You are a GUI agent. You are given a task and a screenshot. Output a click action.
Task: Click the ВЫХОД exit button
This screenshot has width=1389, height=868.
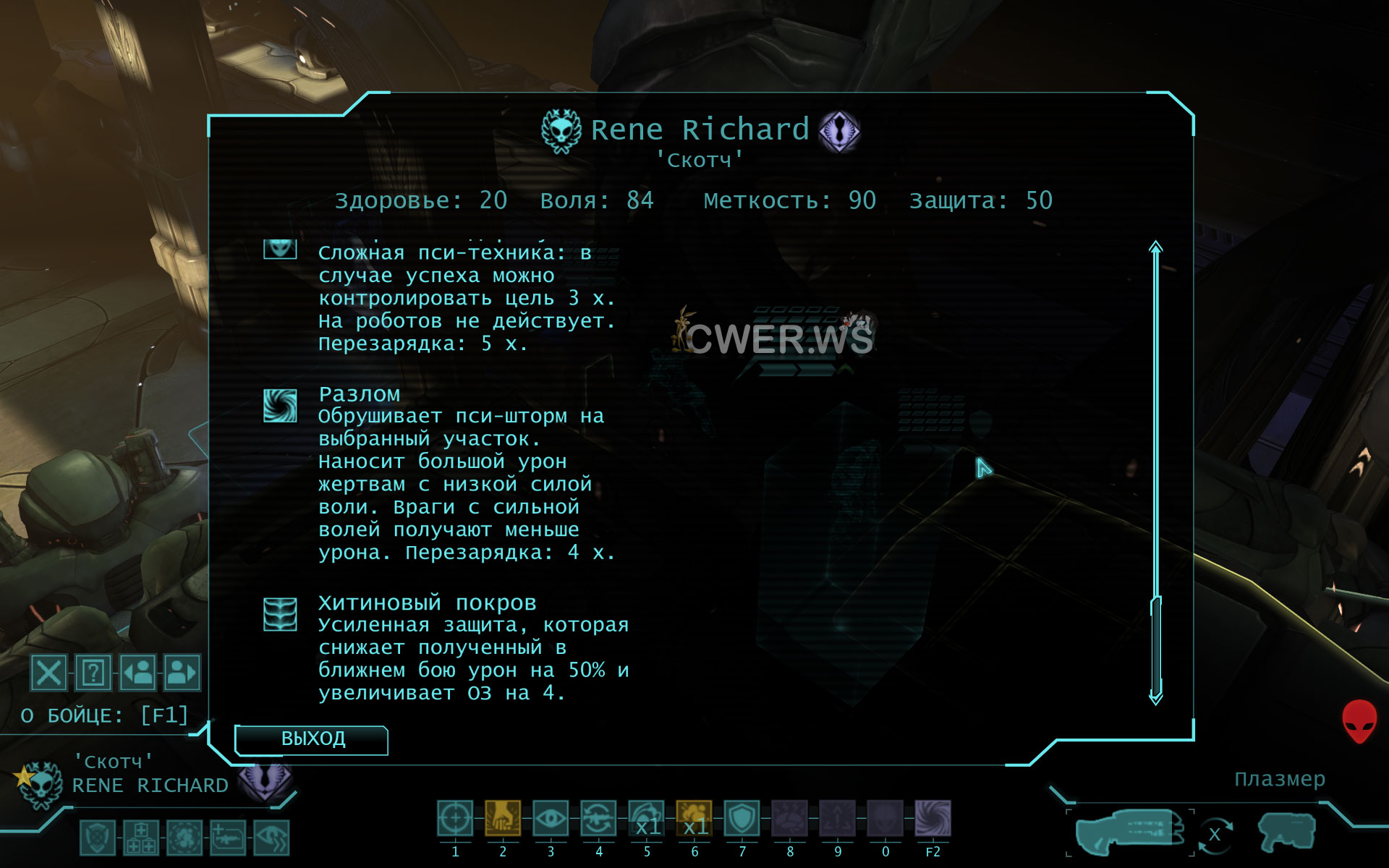tap(312, 739)
